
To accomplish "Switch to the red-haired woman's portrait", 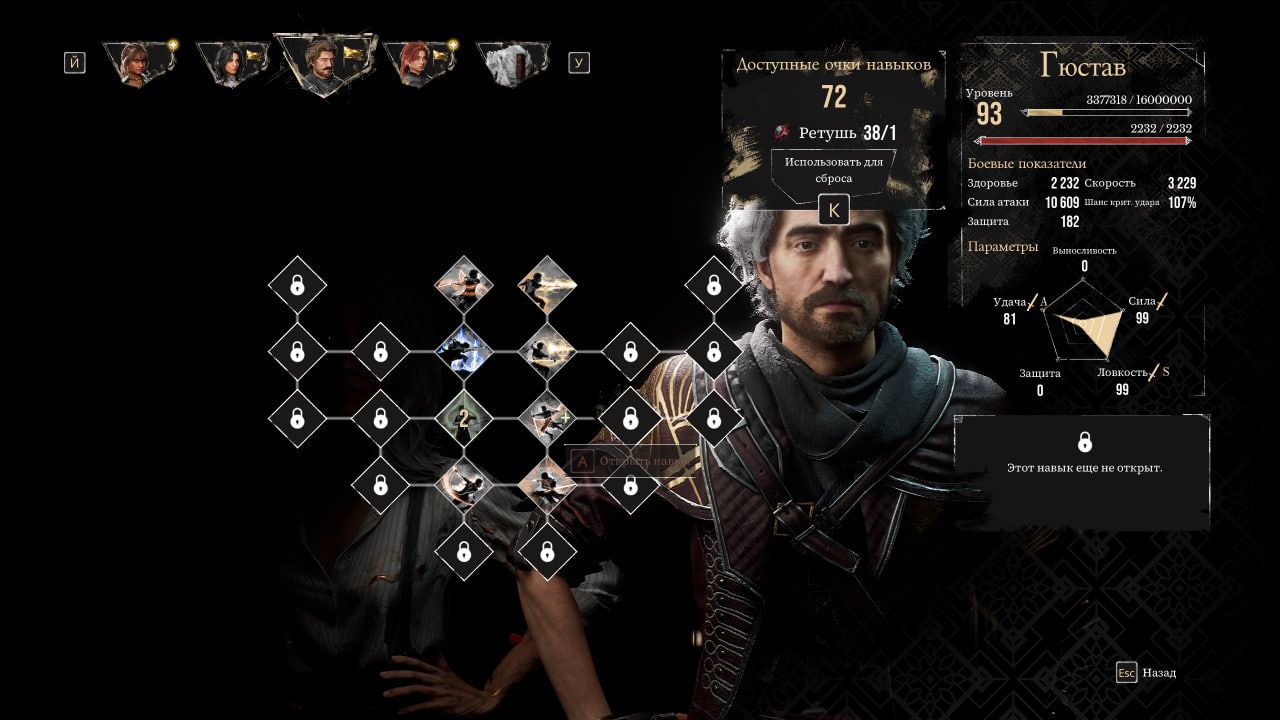I will 418,63.
